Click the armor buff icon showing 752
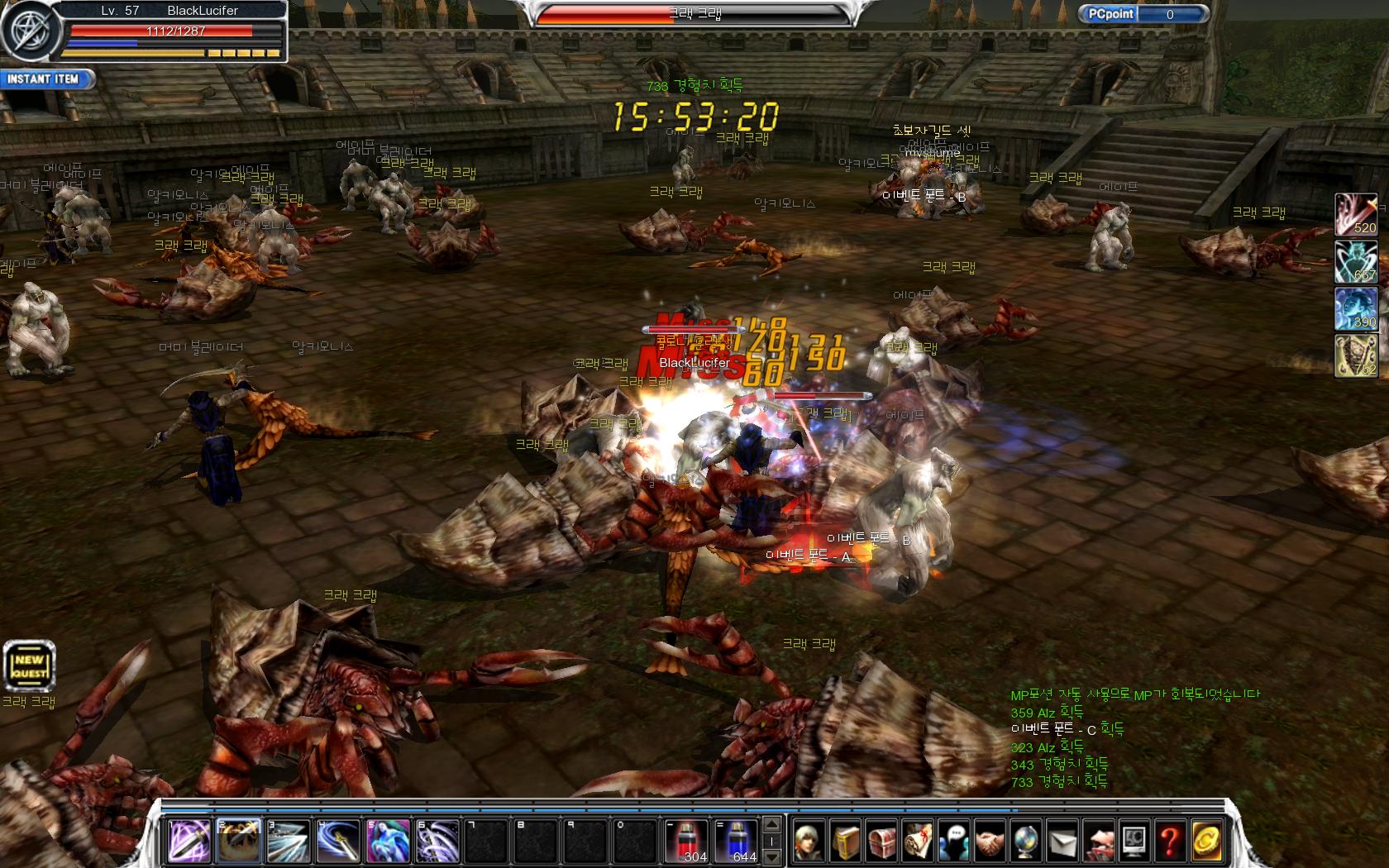Viewport: 1389px width, 868px height. tap(1356, 356)
